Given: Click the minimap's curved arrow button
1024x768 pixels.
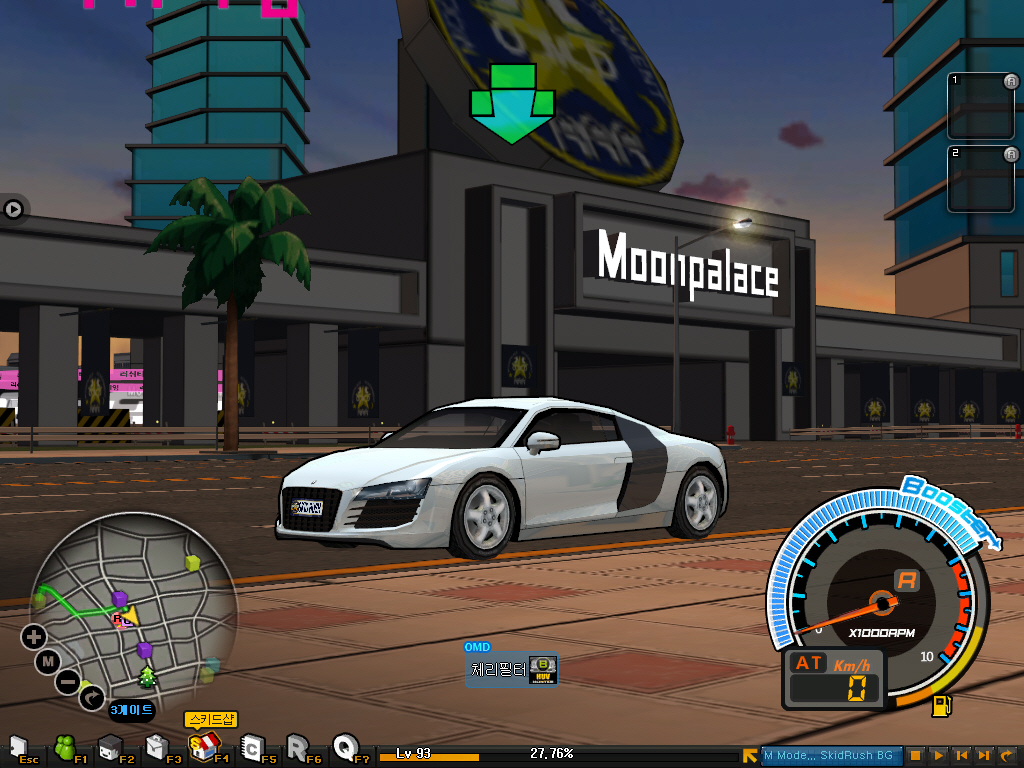Looking at the screenshot, I should click(x=92, y=697).
